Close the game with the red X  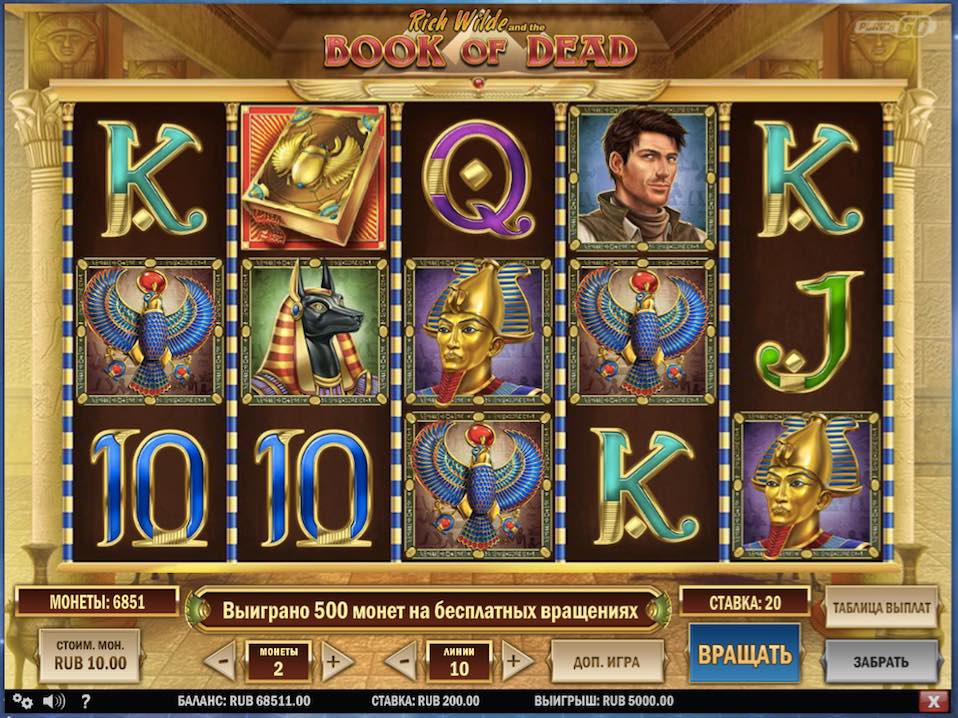933,701
